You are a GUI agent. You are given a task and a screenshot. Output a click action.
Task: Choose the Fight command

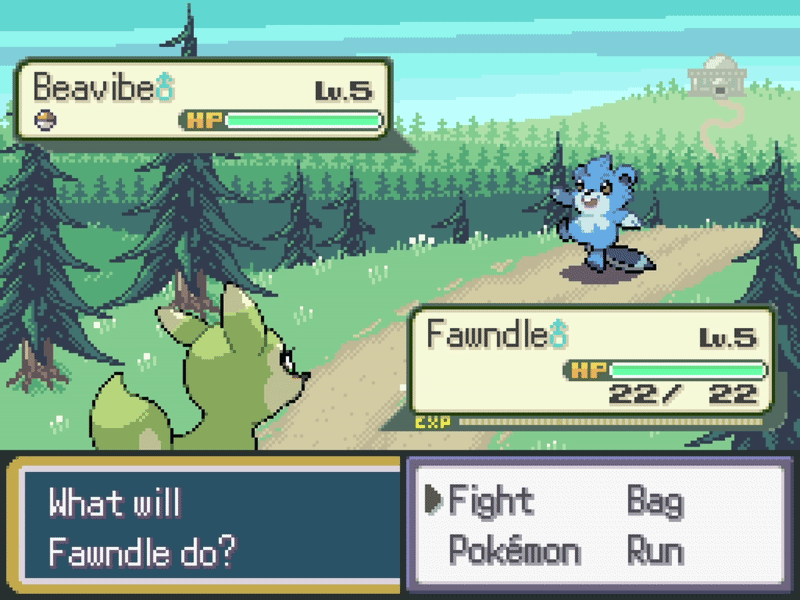click(x=491, y=500)
